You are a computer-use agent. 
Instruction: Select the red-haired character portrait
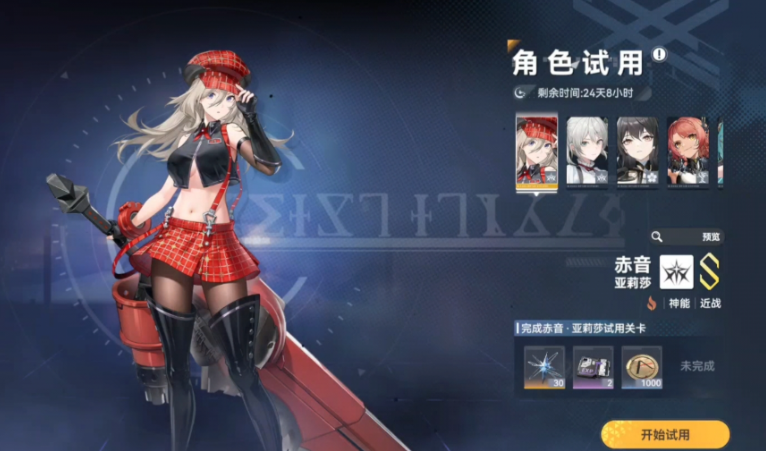688,151
